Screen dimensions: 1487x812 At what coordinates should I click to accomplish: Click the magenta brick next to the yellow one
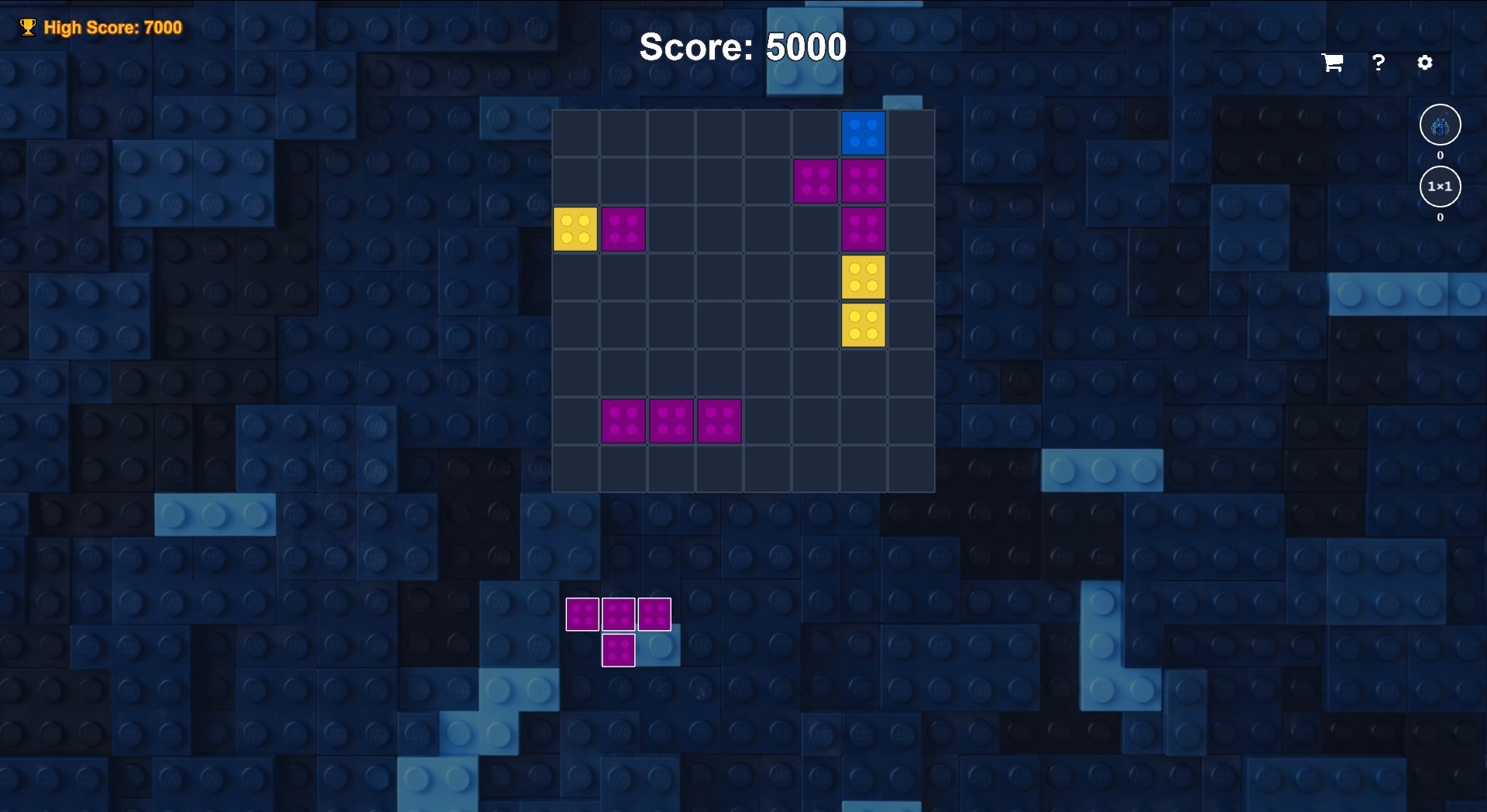(623, 229)
